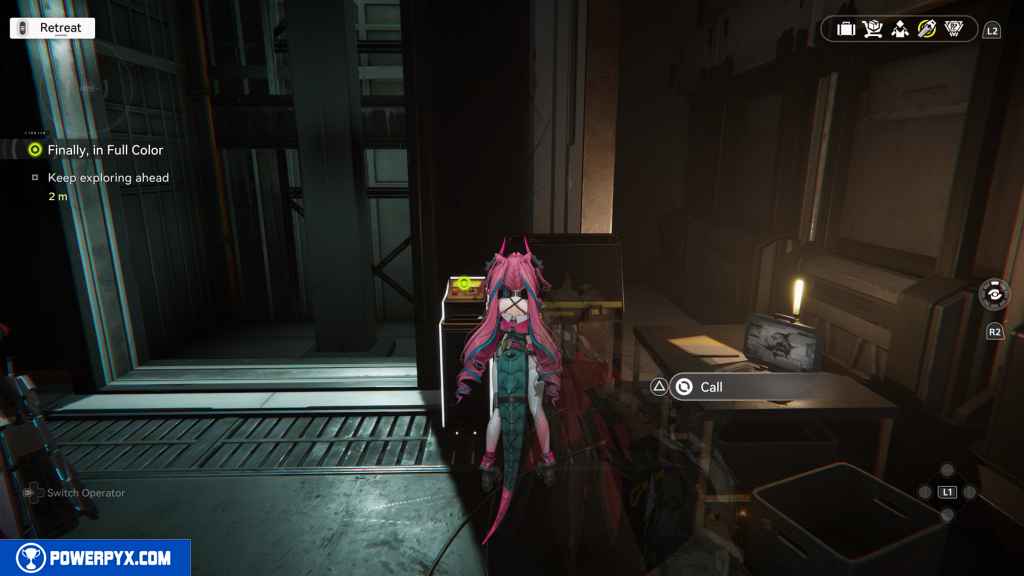Choose the Call interaction prompt
This screenshot has height=576, width=1024.
(710, 387)
